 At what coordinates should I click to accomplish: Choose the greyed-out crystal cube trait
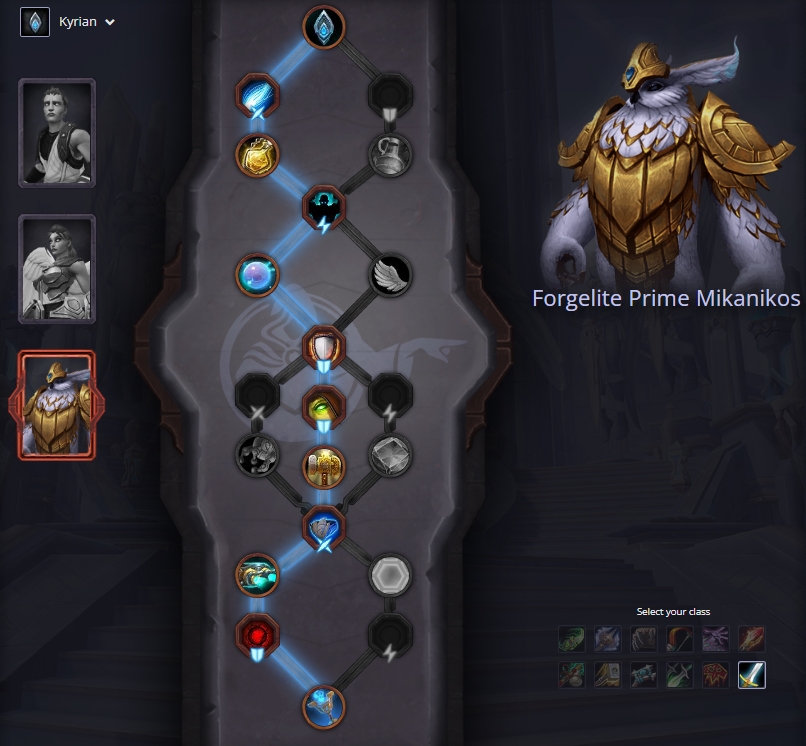[389, 455]
